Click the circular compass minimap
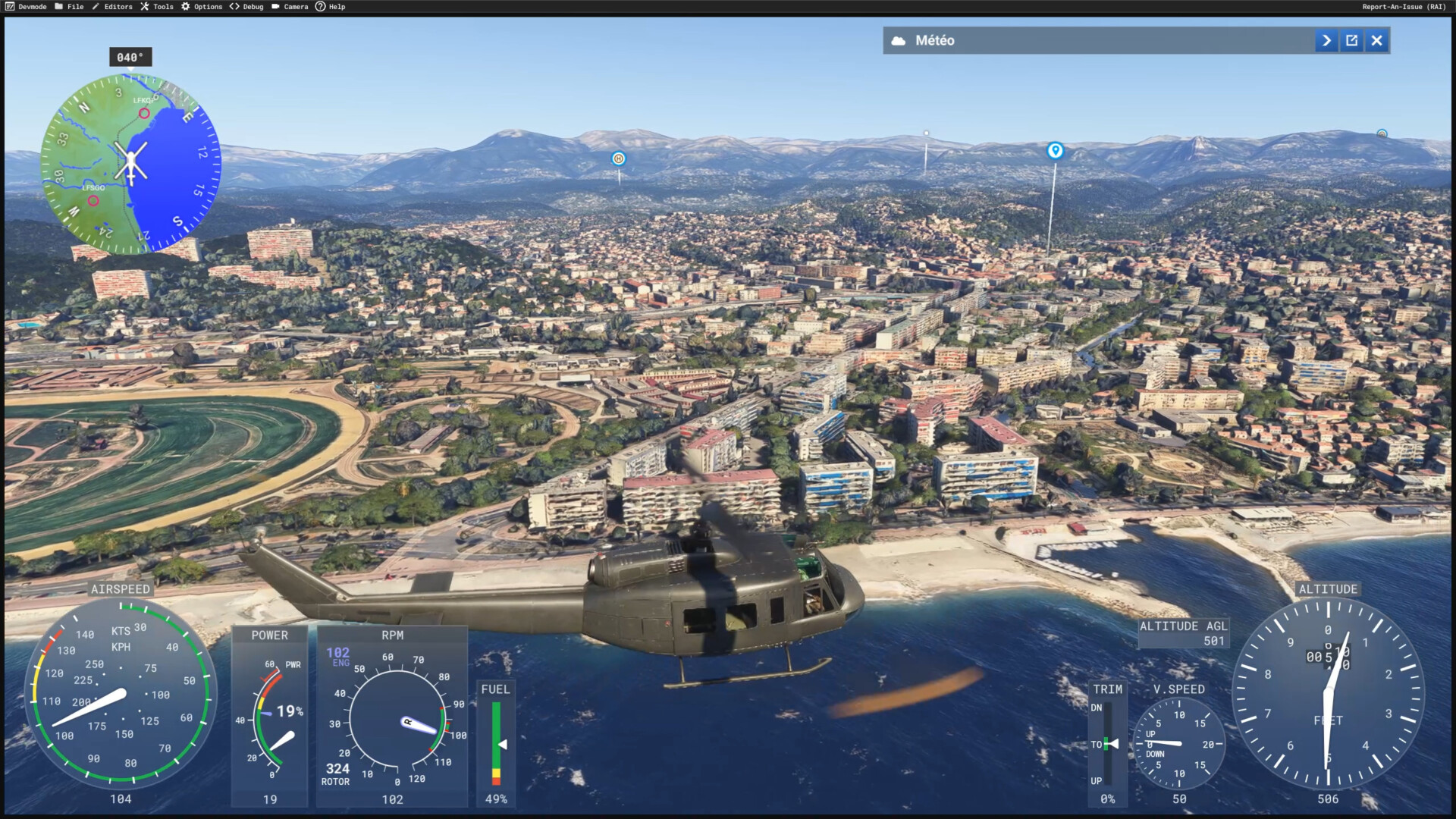The image size is (1456, 819). (x=130, y=164)
